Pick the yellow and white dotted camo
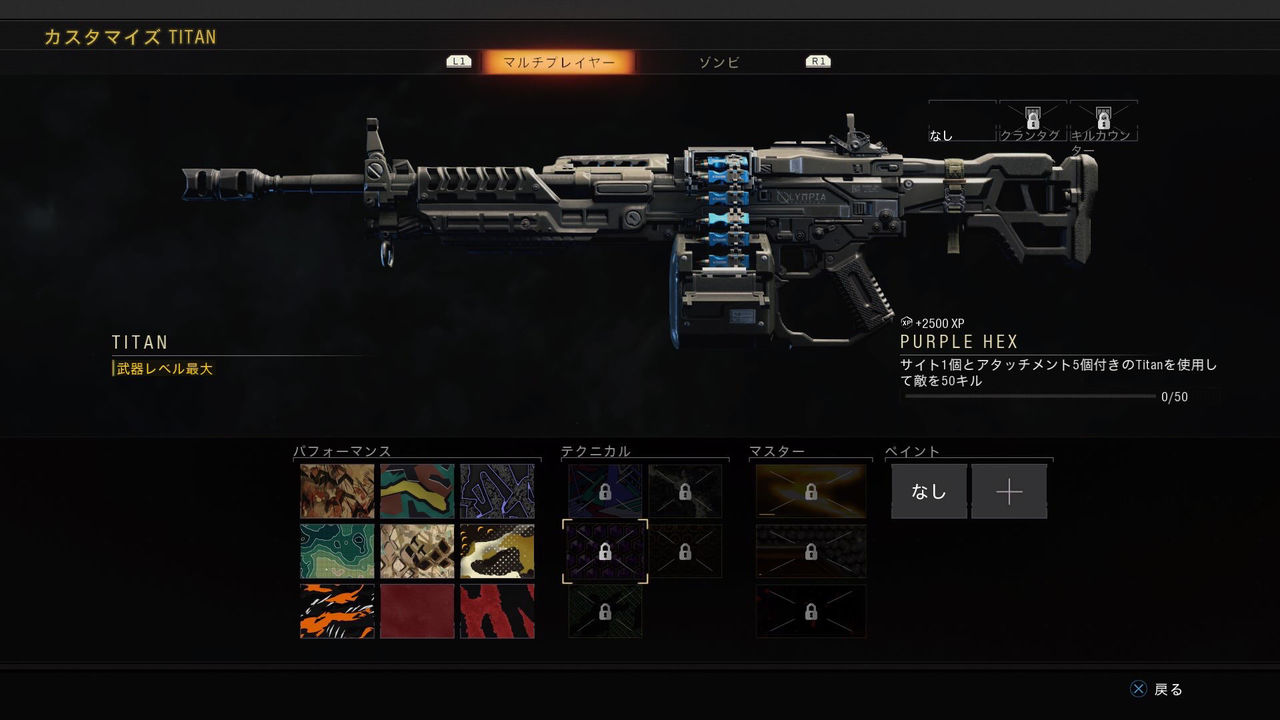Image resolution: width=1280 pixels, height=720 pixels. pyautogui.click(x=497, y=551)
